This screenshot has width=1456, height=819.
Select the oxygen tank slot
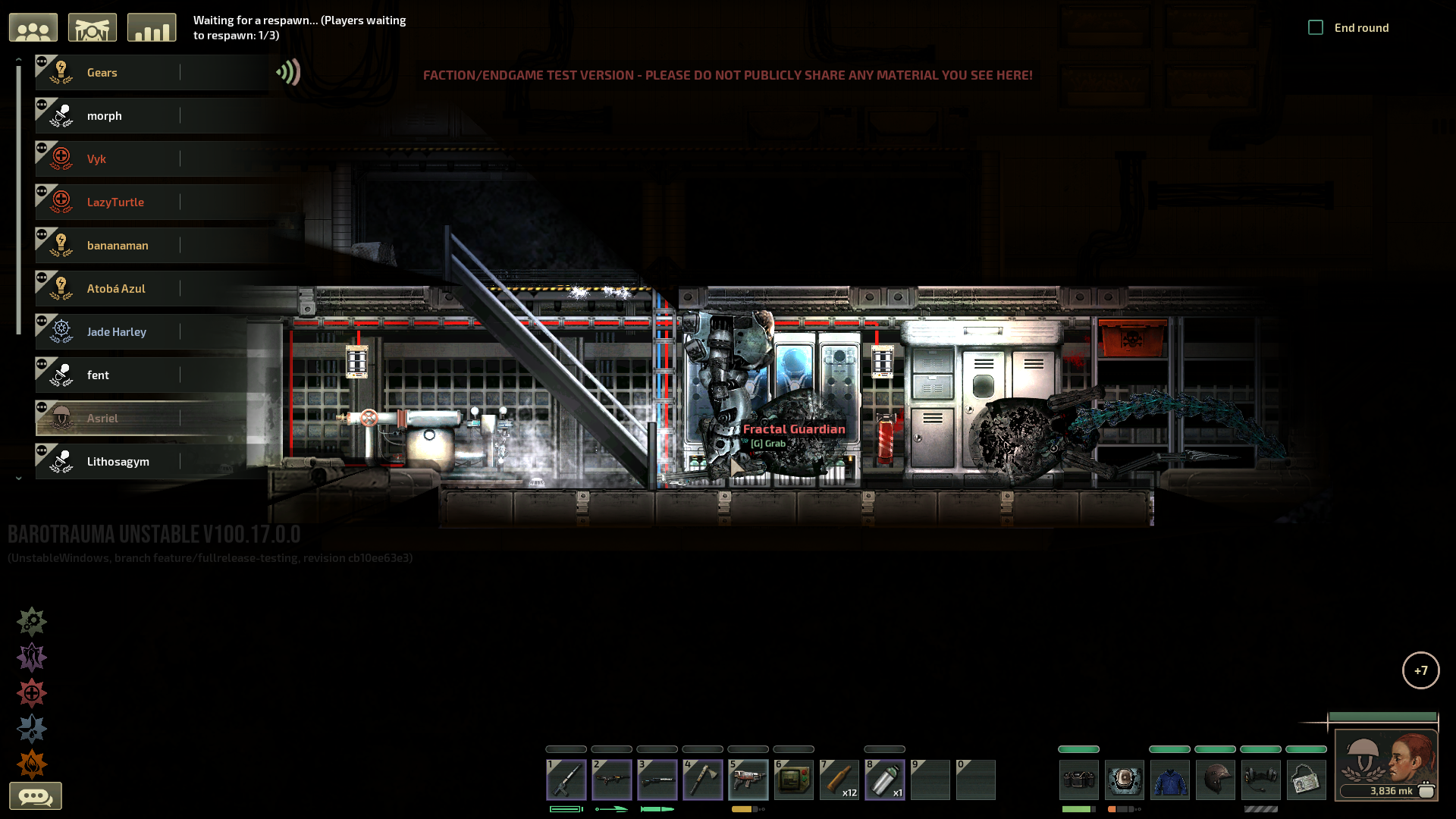[x=885, y=780]
